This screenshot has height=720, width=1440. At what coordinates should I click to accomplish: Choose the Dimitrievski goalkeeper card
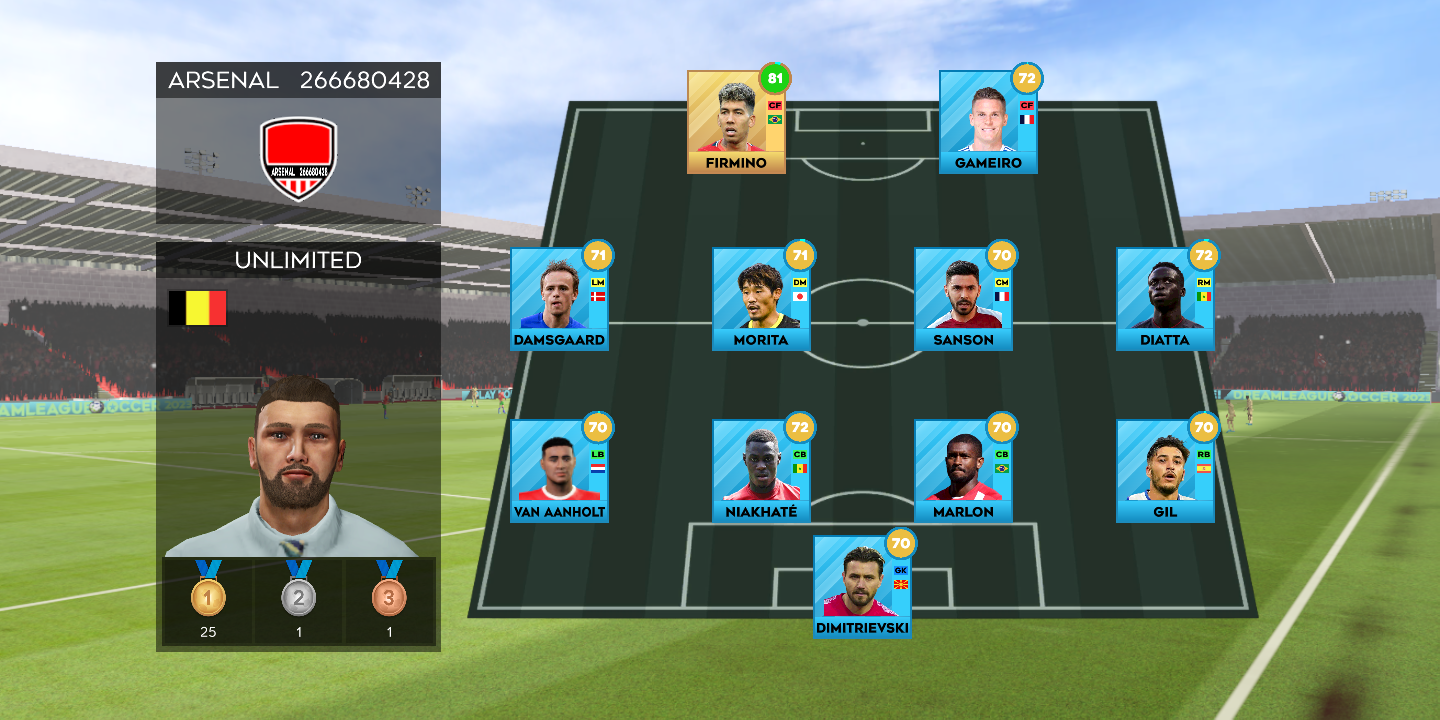(x=862, y=587)
